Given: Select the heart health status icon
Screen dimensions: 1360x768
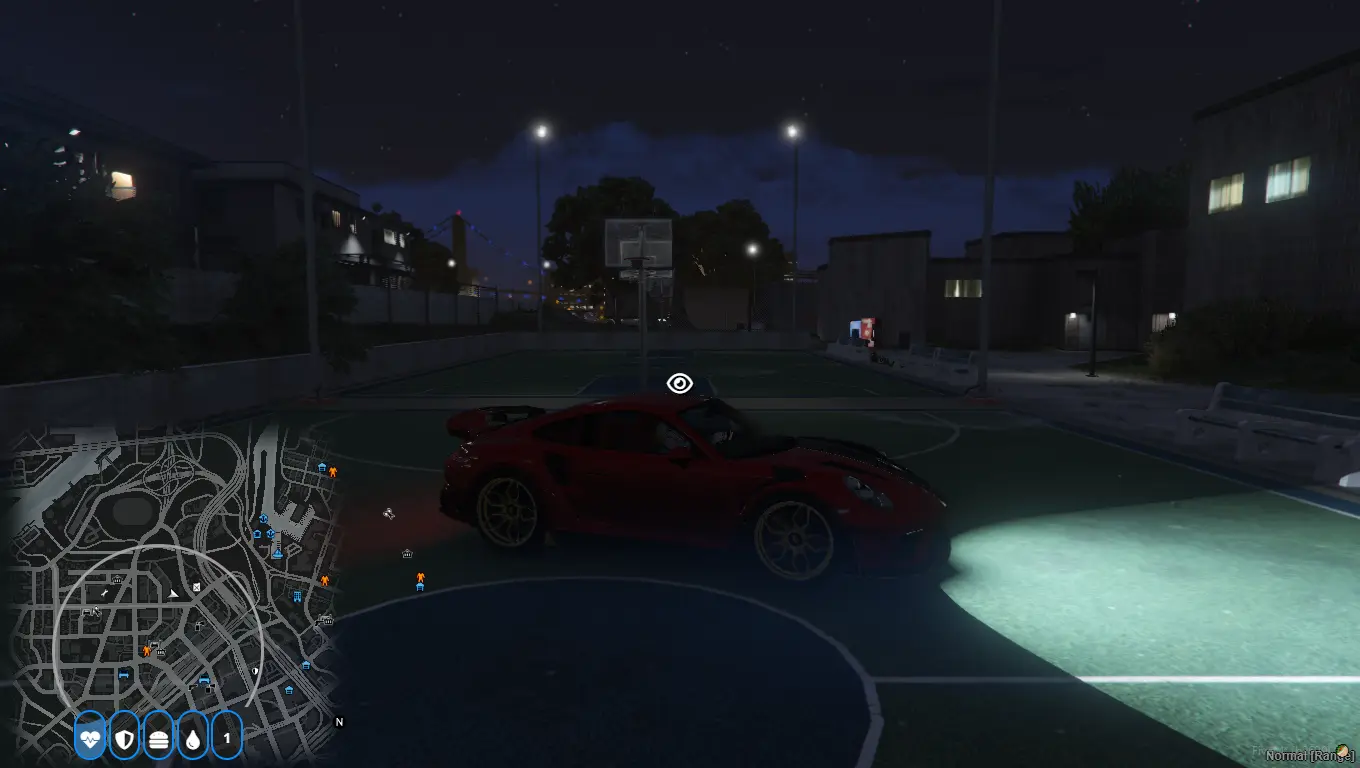Looking at the screenshot, I should coord(90,738).
